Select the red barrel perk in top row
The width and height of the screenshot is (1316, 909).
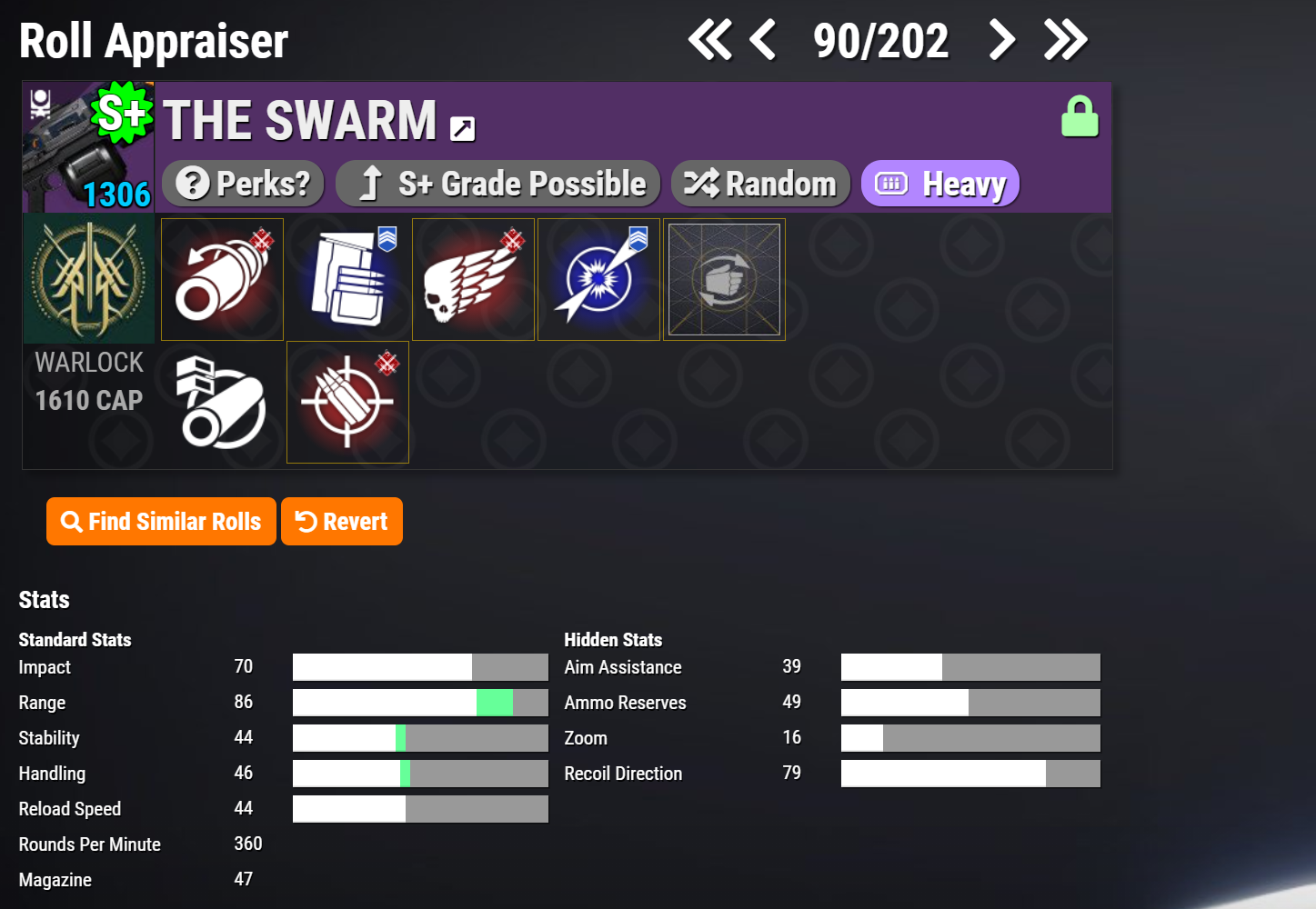(x=223, y=280)
